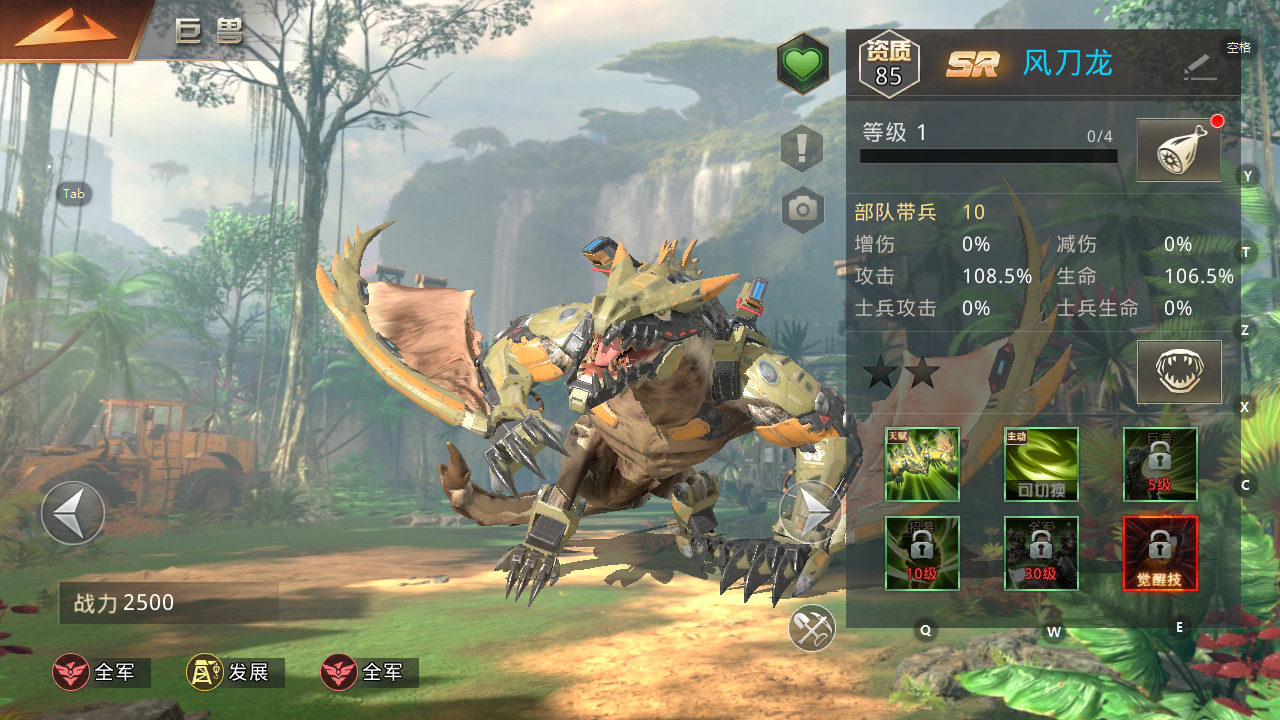Select the switchable active skill icon
Screen dimensions: 1280x720
point(1041,464)
